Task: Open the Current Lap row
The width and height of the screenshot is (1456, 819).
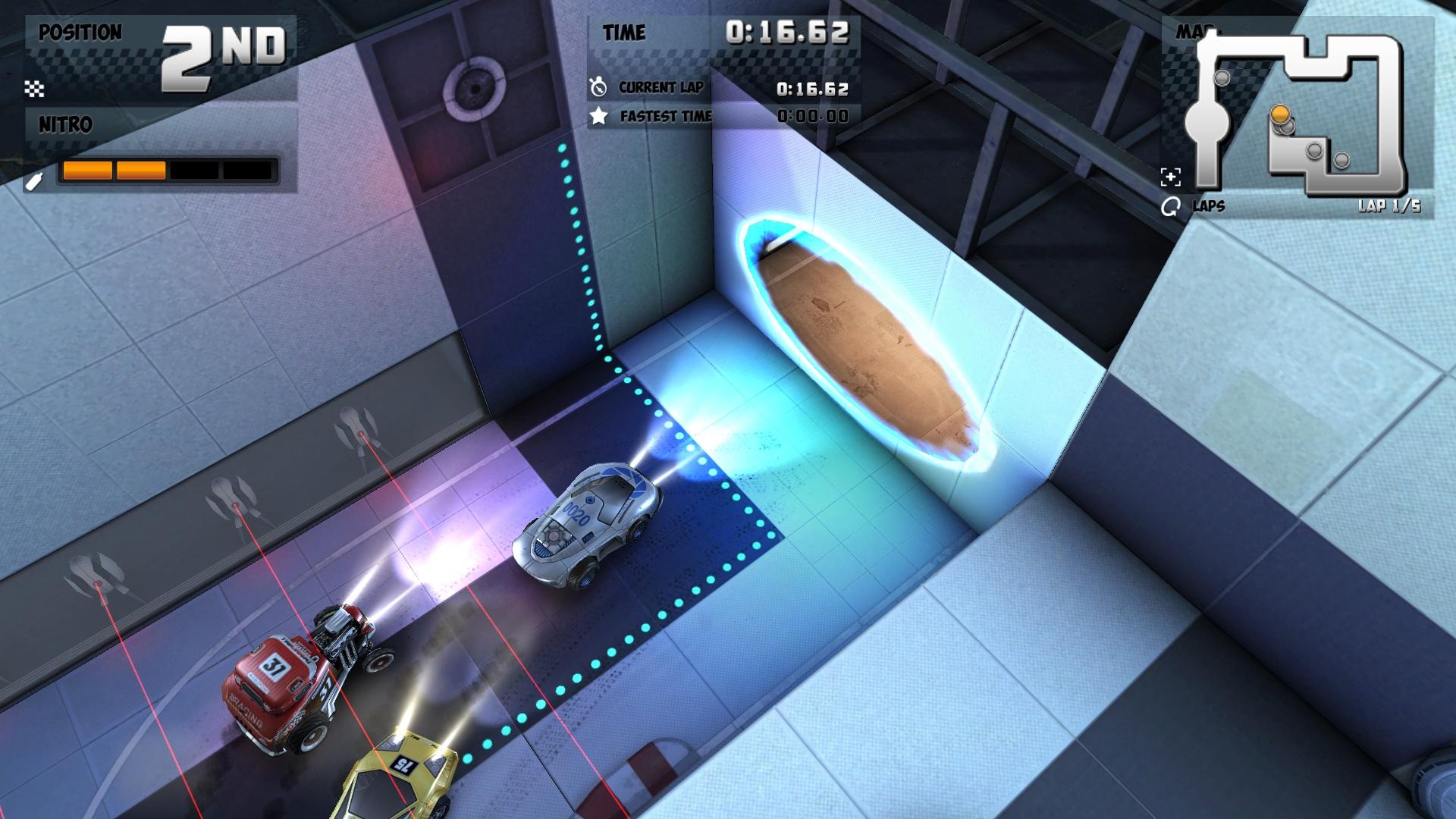Action: [661, 86]
